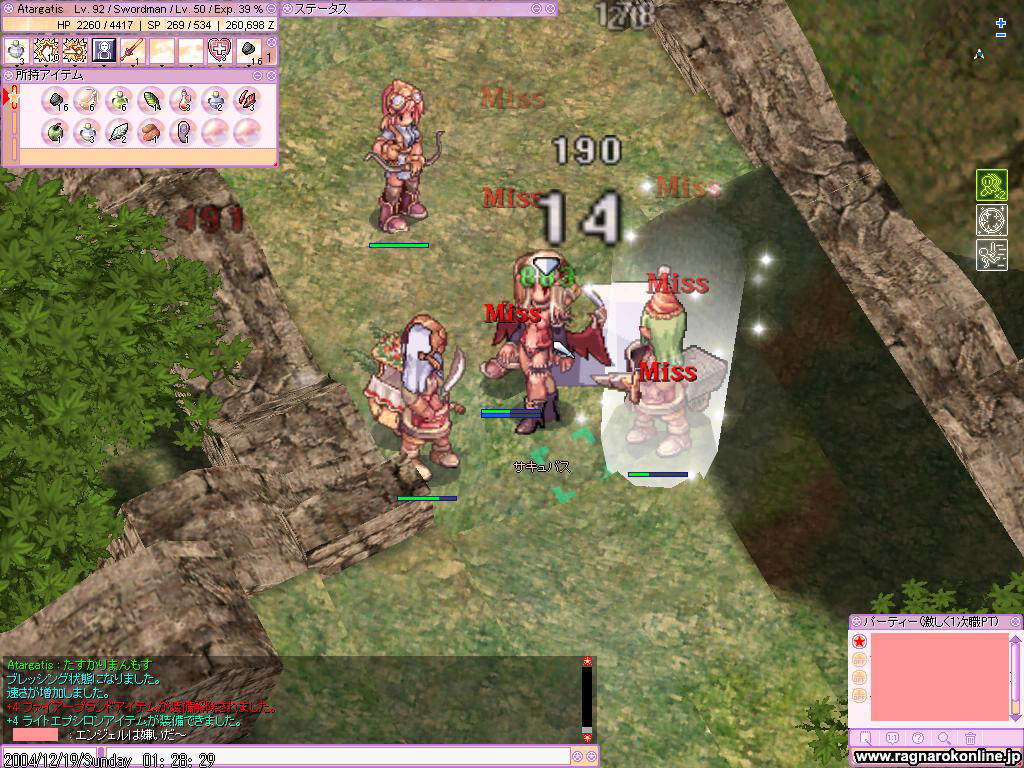Select the red star party leader icon

[x=859, y=642]
